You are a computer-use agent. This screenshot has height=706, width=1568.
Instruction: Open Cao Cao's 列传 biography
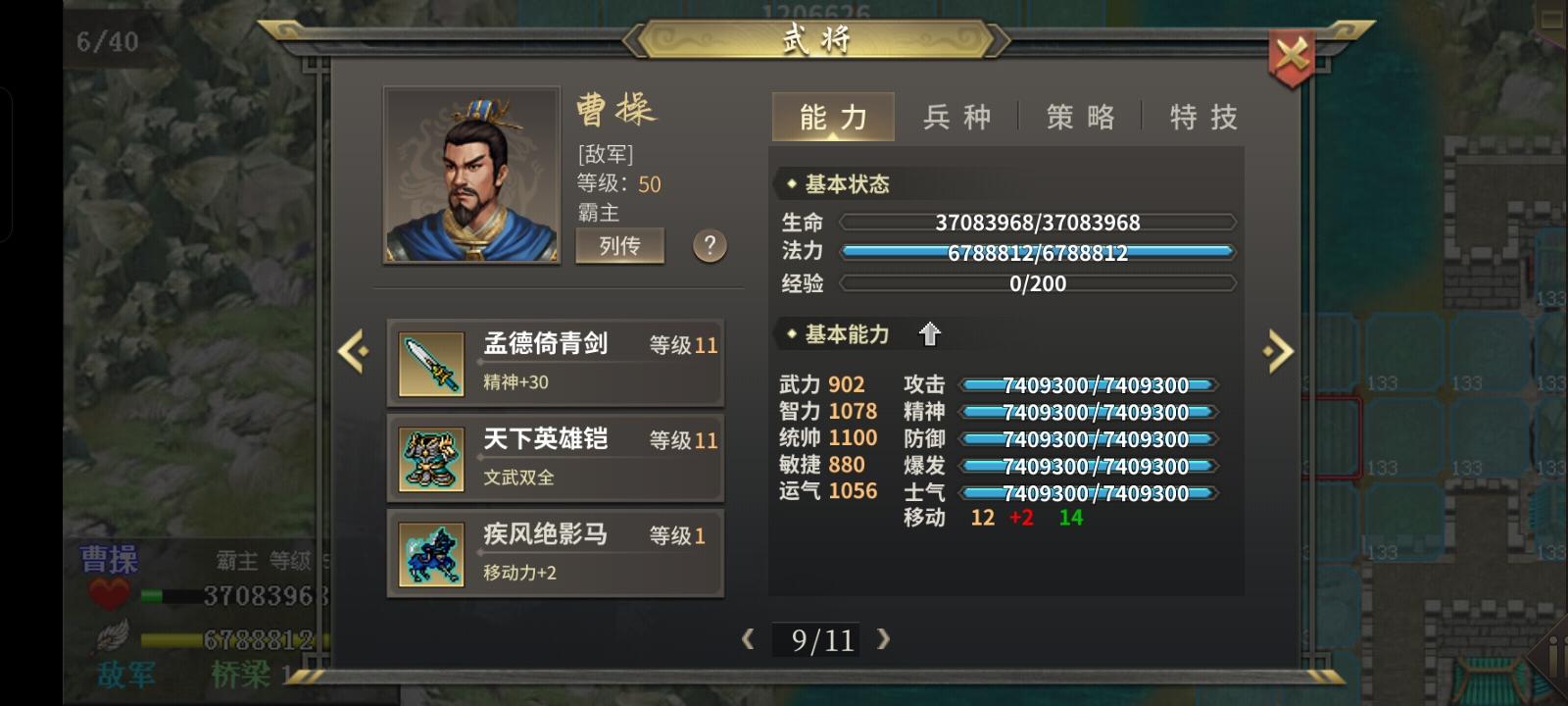click(618, 246)
